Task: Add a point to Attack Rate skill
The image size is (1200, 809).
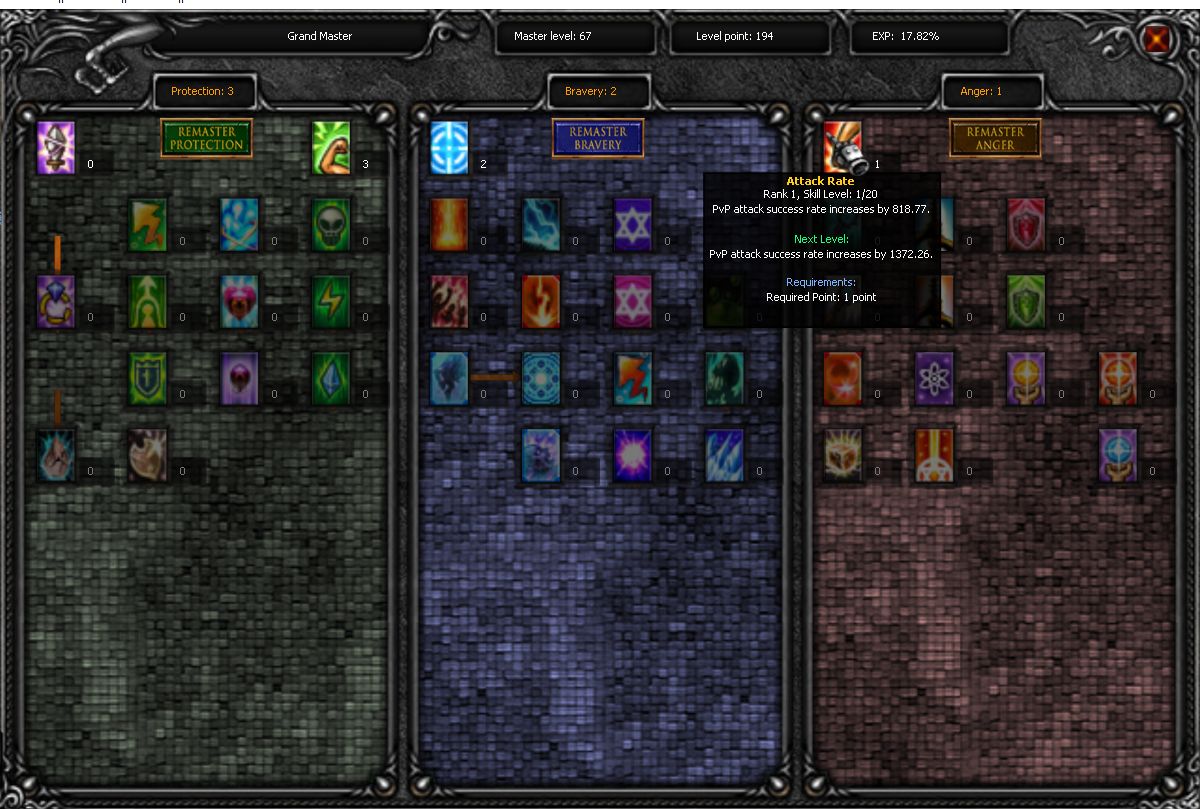Action: pyautogui.click(x=842, y=148)
